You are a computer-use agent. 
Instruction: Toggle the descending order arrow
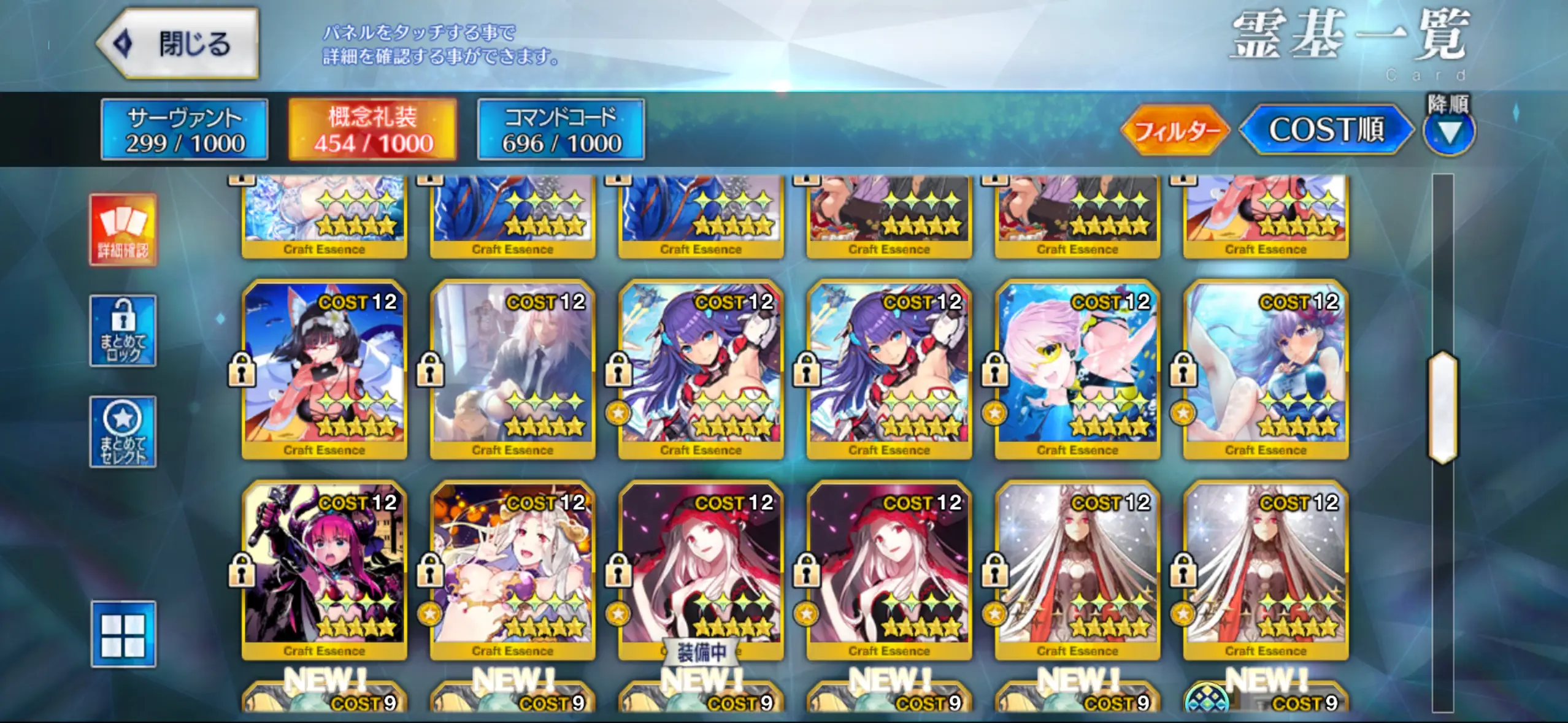pyautogui.click(x=1448, y=131)
